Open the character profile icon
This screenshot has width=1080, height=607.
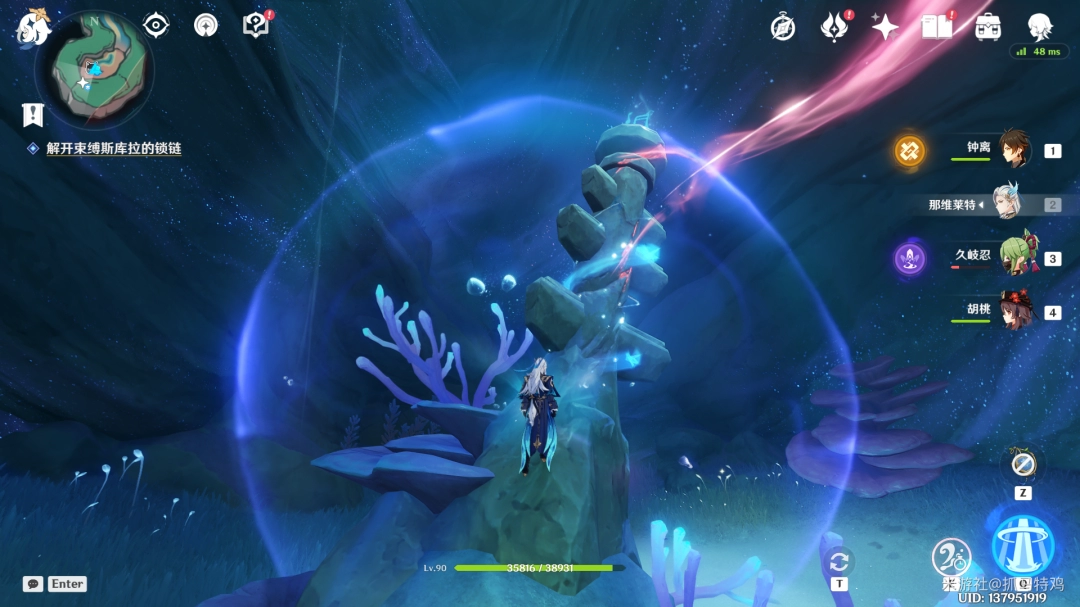(1040, 27)
